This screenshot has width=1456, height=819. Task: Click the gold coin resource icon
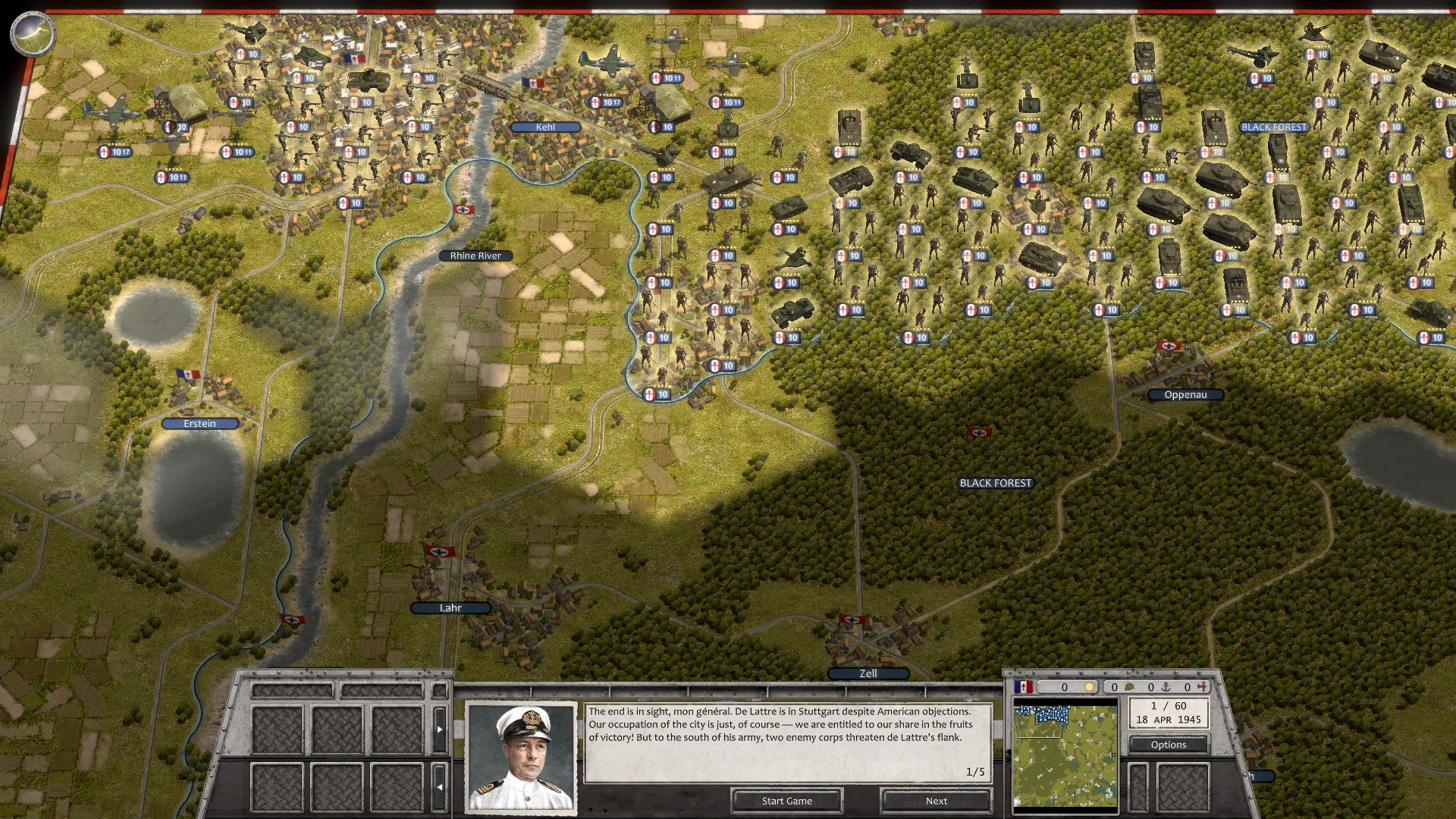pos(1090,686)
